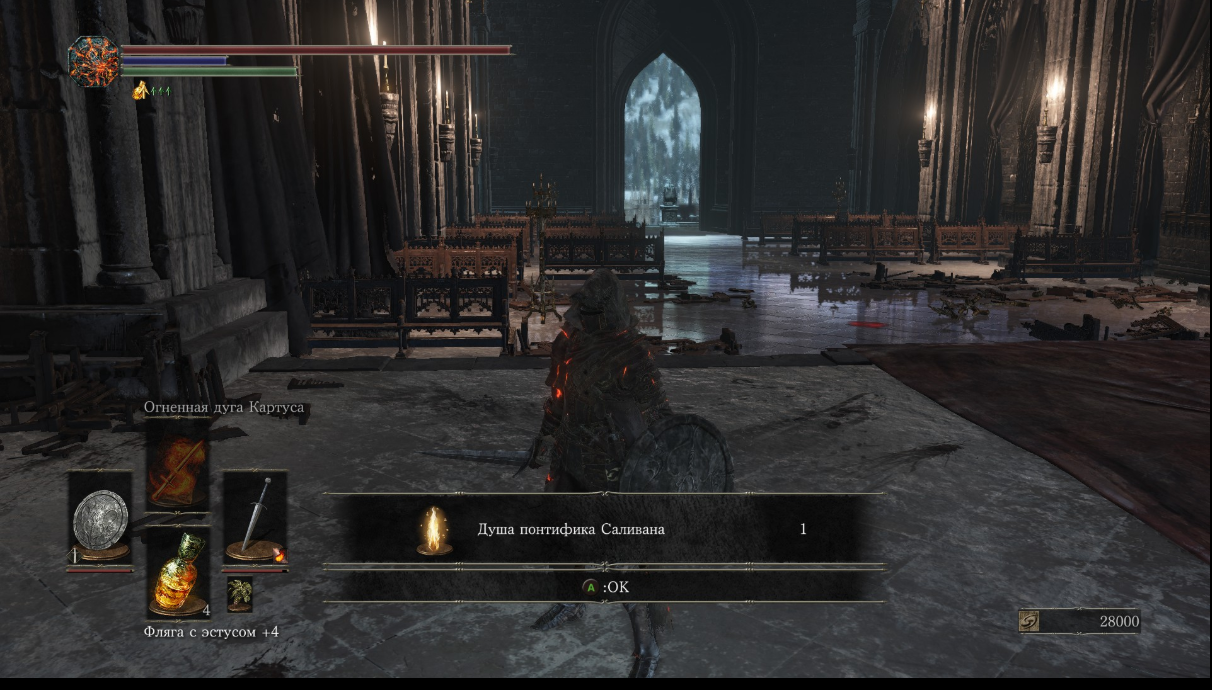The image size is (1212, 690).
Task: Click the golden buff status icon under the bars
Action: (x=140, y=91)
